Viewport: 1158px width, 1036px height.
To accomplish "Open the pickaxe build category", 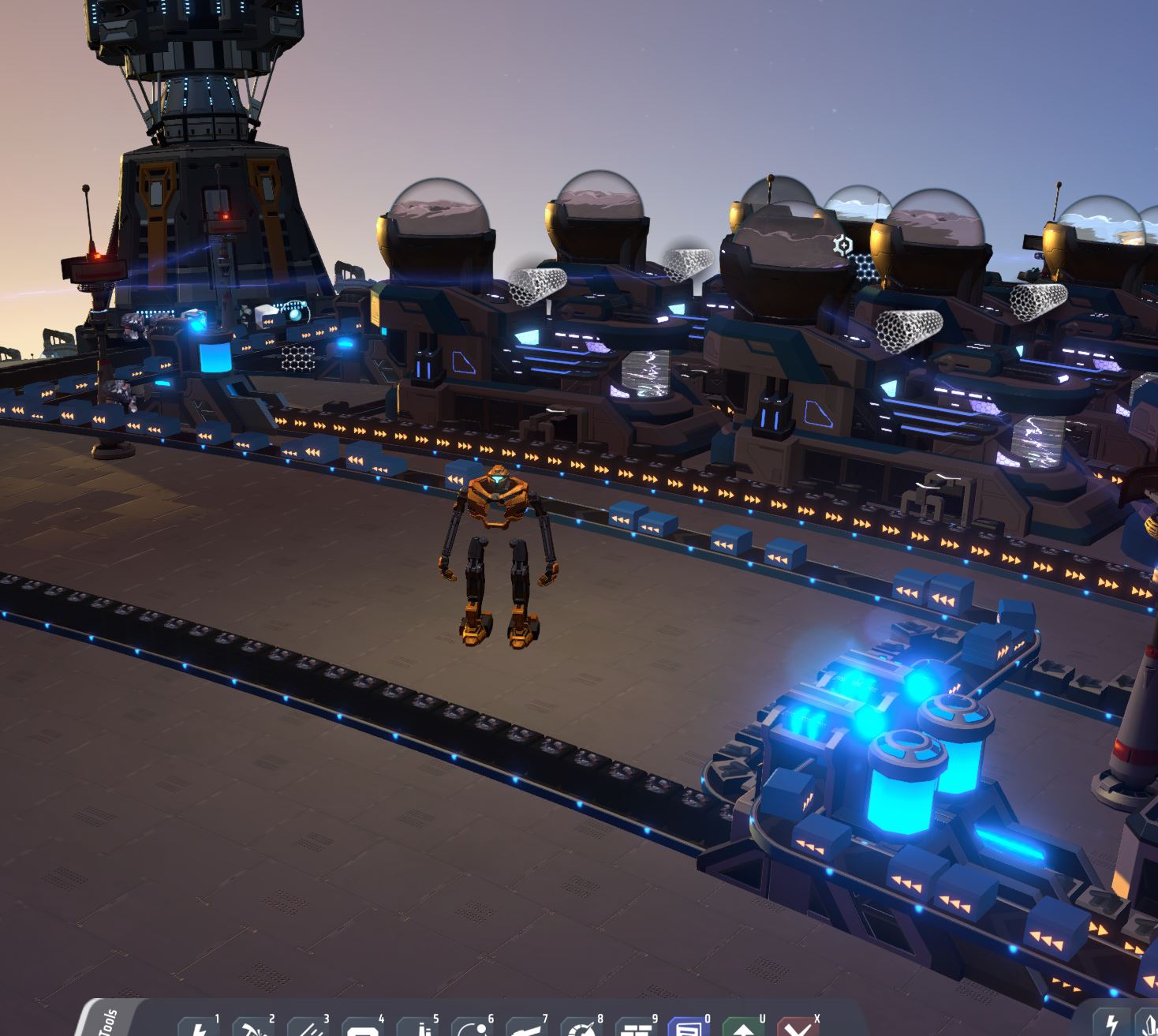I will pyautogui.click(x=252, y=1027).
